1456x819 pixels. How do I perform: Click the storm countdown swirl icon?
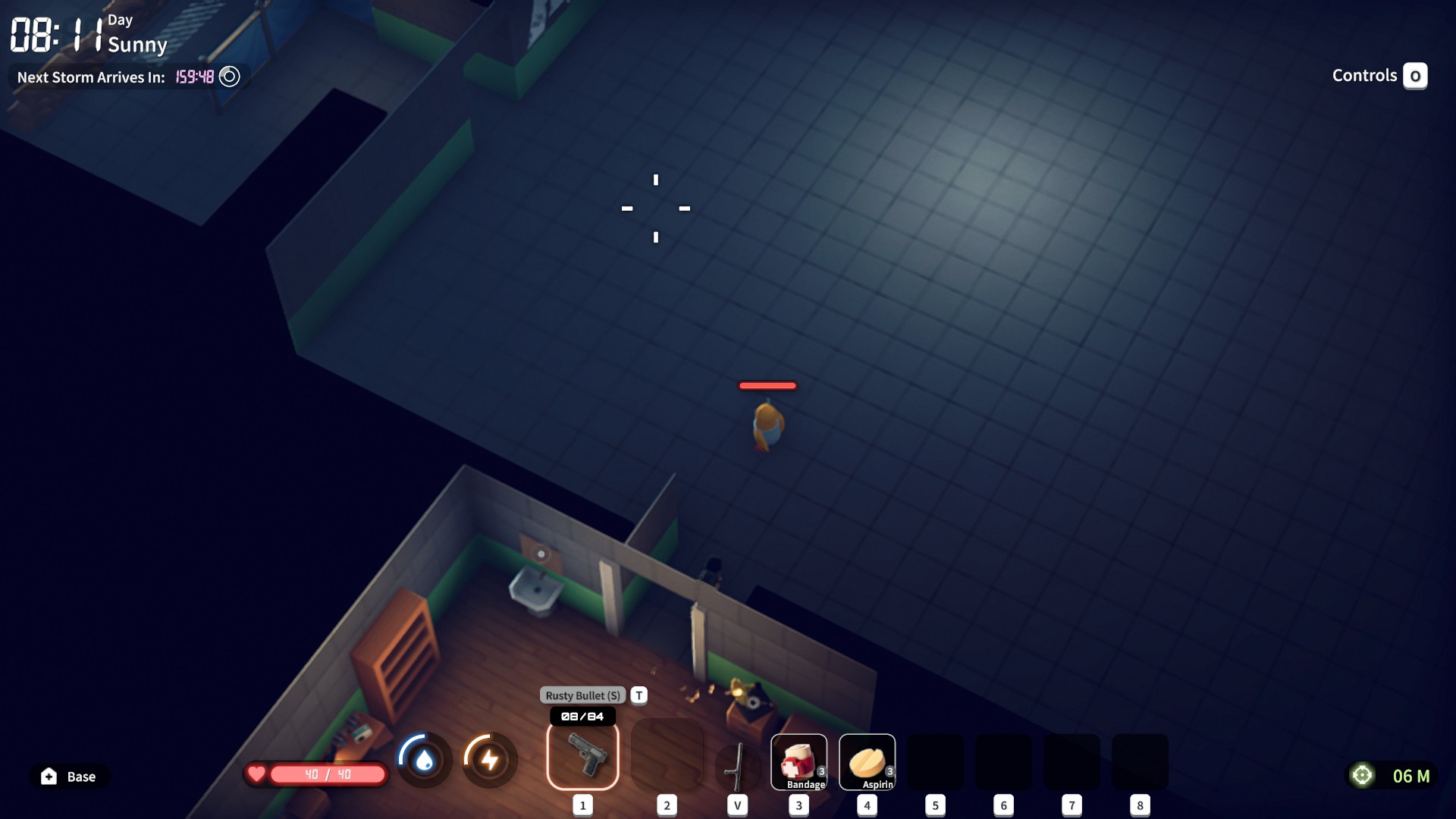(229, 77)
